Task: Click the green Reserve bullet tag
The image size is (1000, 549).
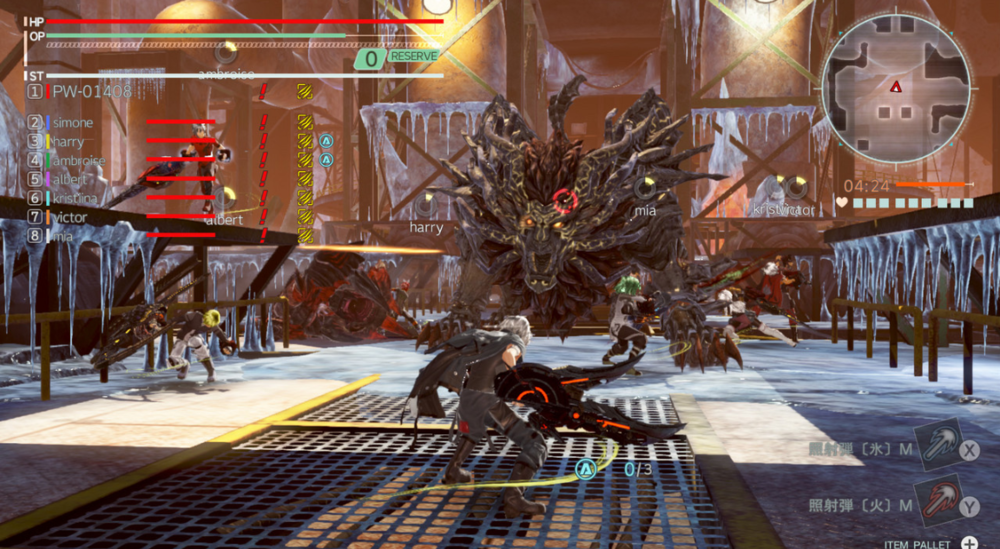Action: 398,58
